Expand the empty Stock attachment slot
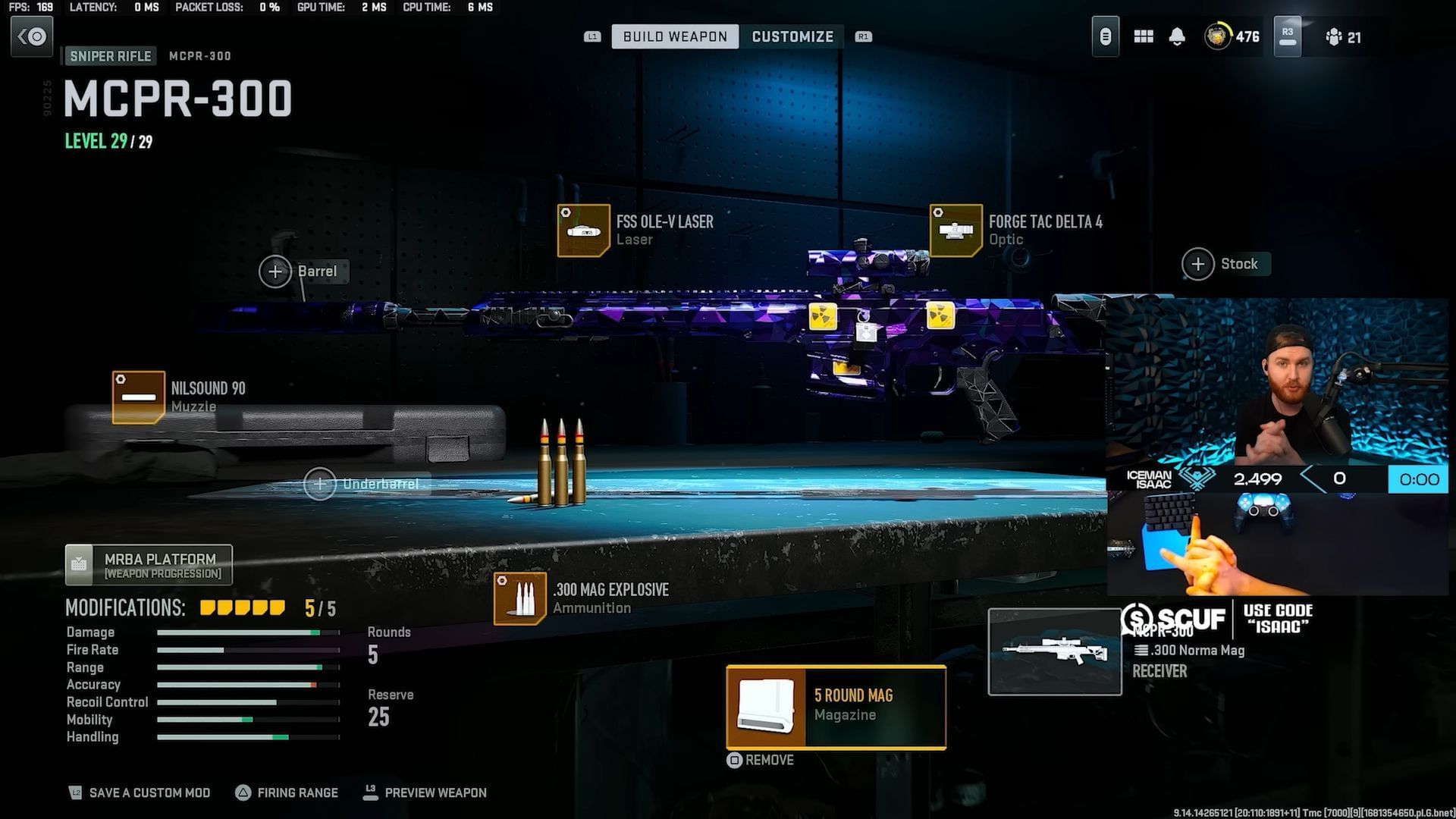The width and height of the screenshot is (1456, 819). tap(1198, 264)
